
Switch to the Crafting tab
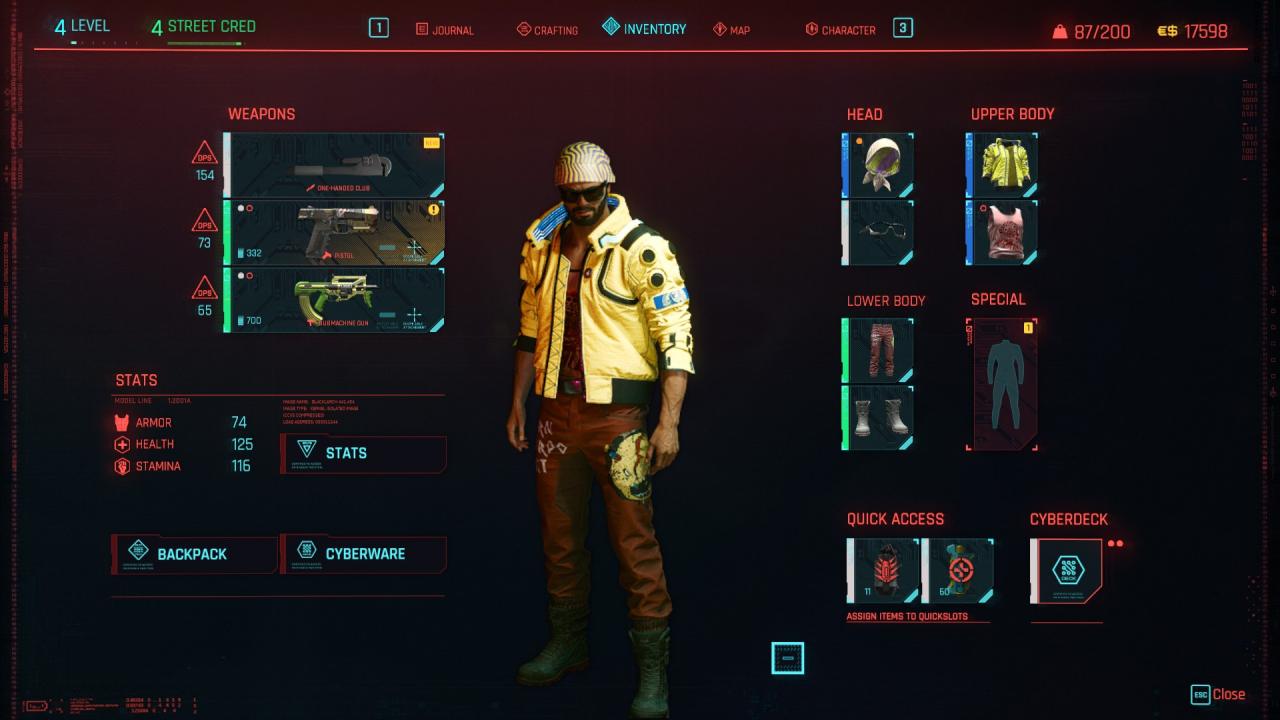[547, 30]
